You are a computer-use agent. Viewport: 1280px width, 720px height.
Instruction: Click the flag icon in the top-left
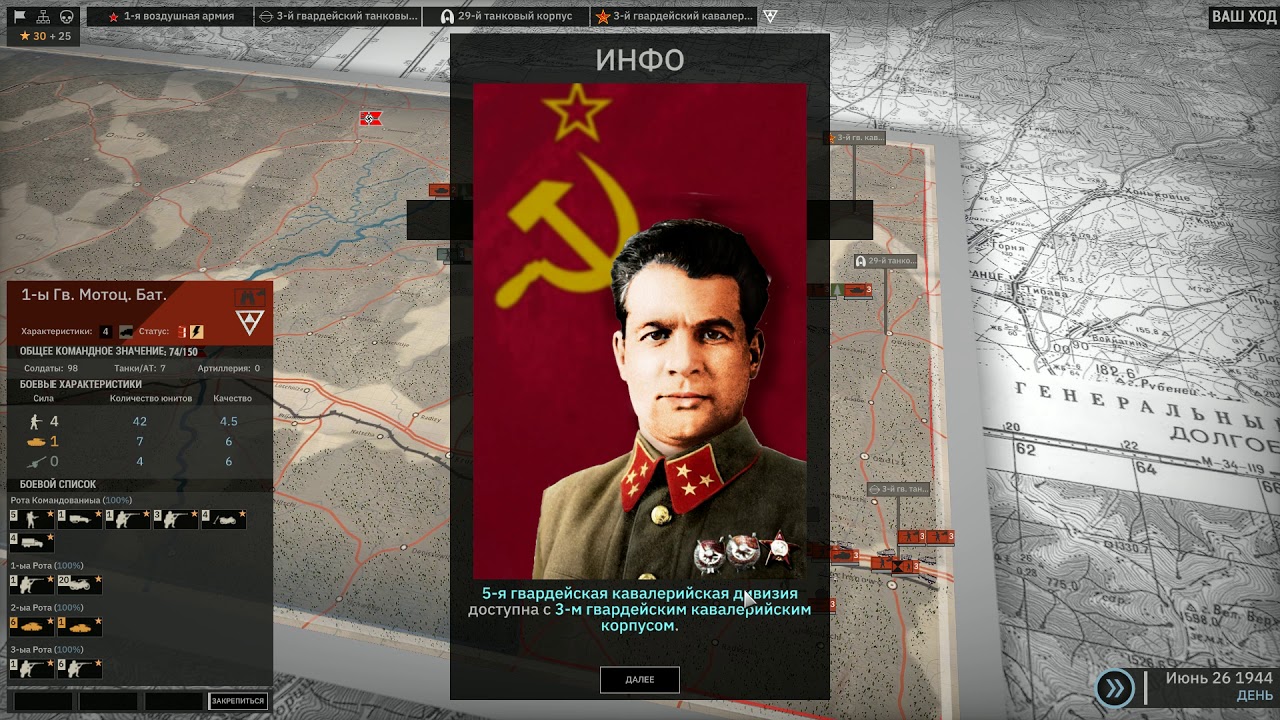[x=19, y=16]
